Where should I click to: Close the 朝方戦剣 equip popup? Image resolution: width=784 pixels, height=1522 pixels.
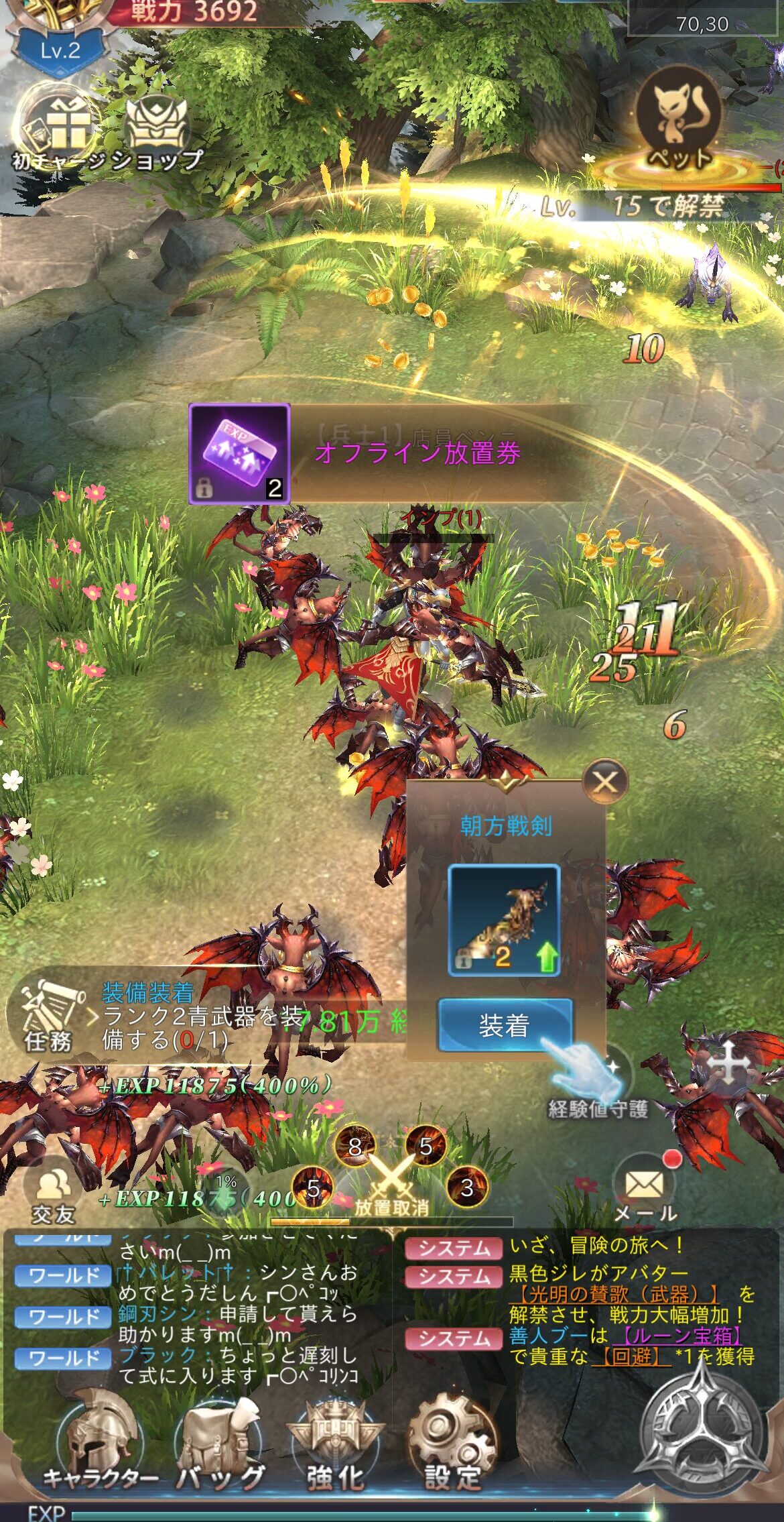tap(605, 782)
